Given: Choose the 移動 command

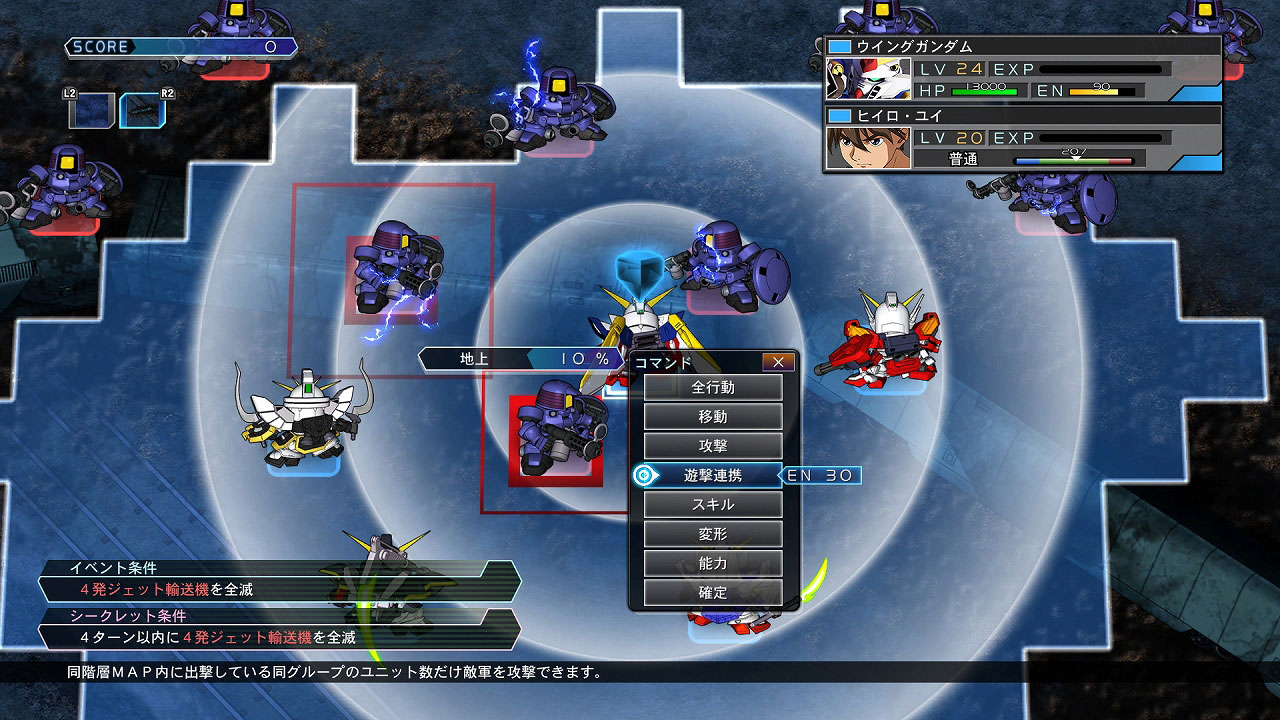Looking at the screenshot, I should tap(712, 417).
